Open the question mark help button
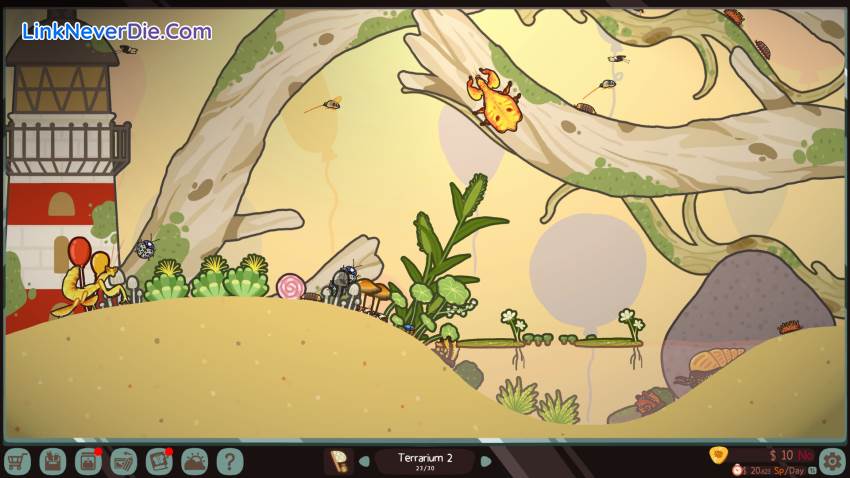850x478 pixels. tap(230, 461)
